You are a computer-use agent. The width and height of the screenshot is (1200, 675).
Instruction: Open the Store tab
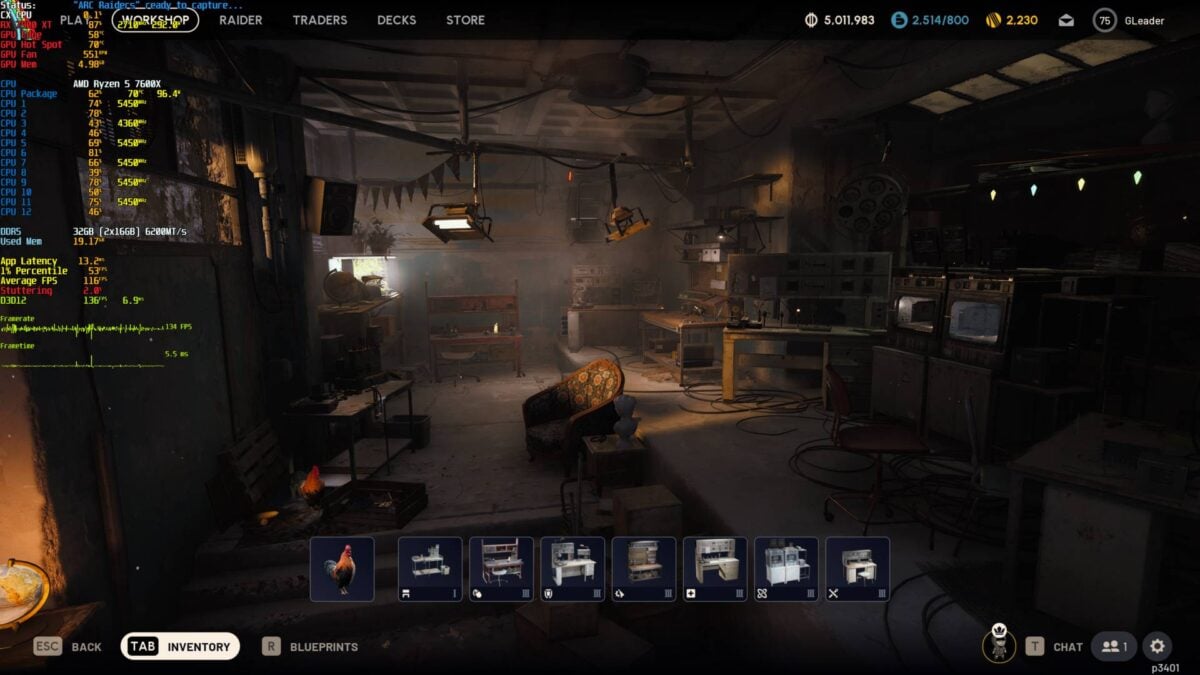465,20
